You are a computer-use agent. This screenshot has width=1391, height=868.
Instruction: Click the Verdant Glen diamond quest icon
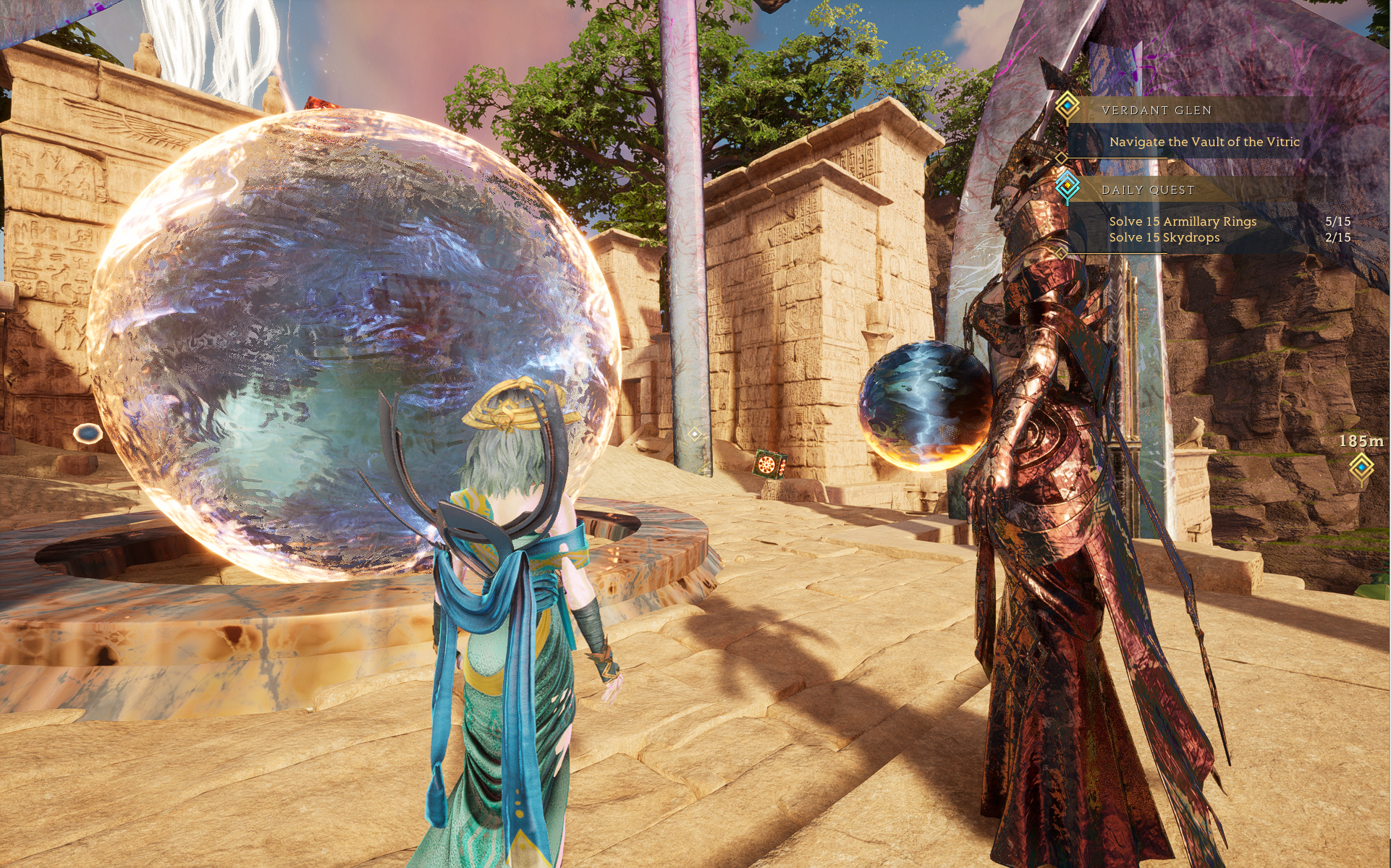coord(1067,106)
